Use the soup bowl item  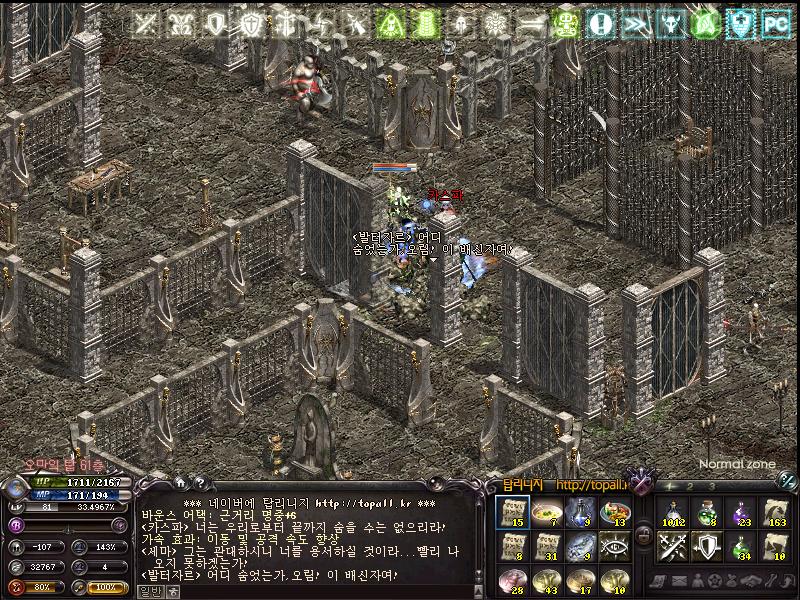545,513
